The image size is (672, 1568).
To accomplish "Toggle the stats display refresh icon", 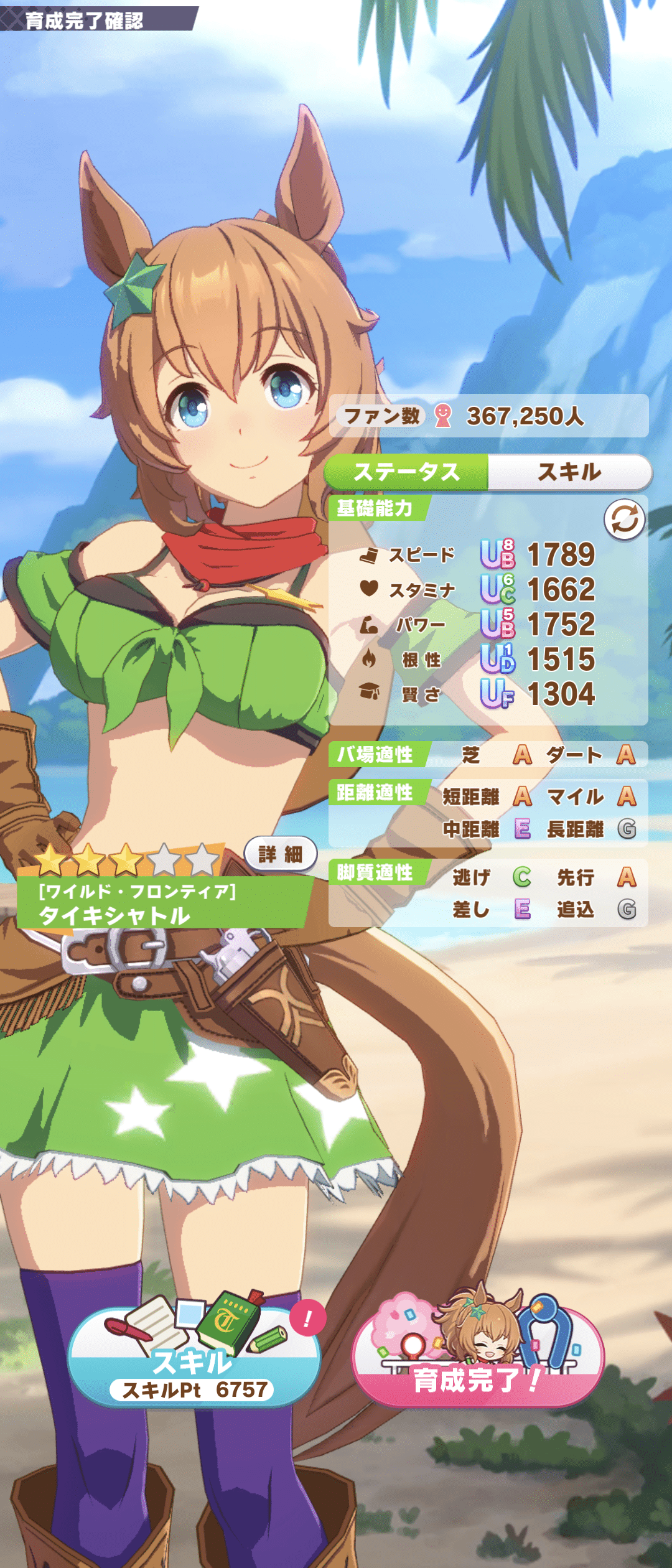I will [624, 520].
